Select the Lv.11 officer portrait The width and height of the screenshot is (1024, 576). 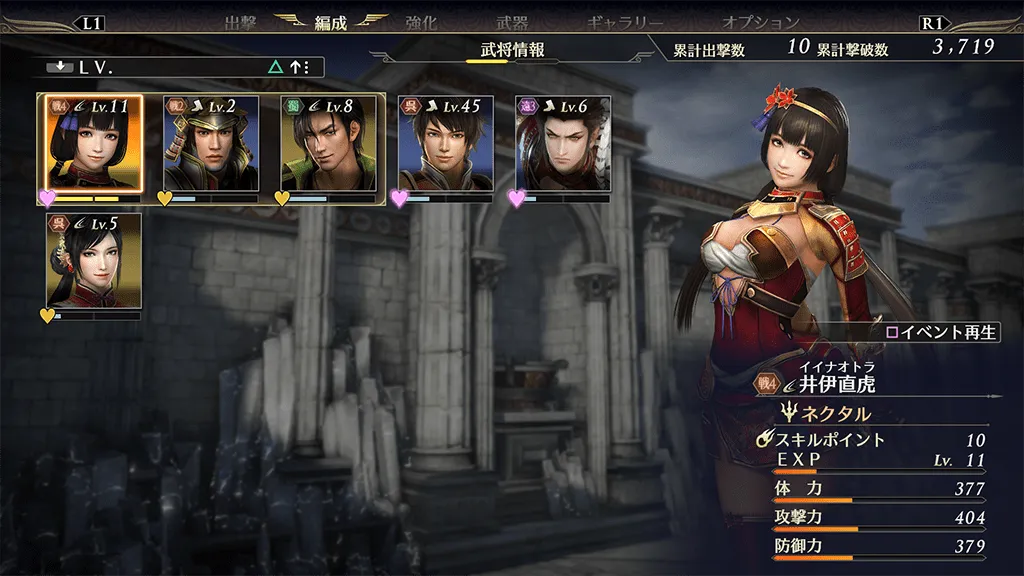tap(93, 142)
